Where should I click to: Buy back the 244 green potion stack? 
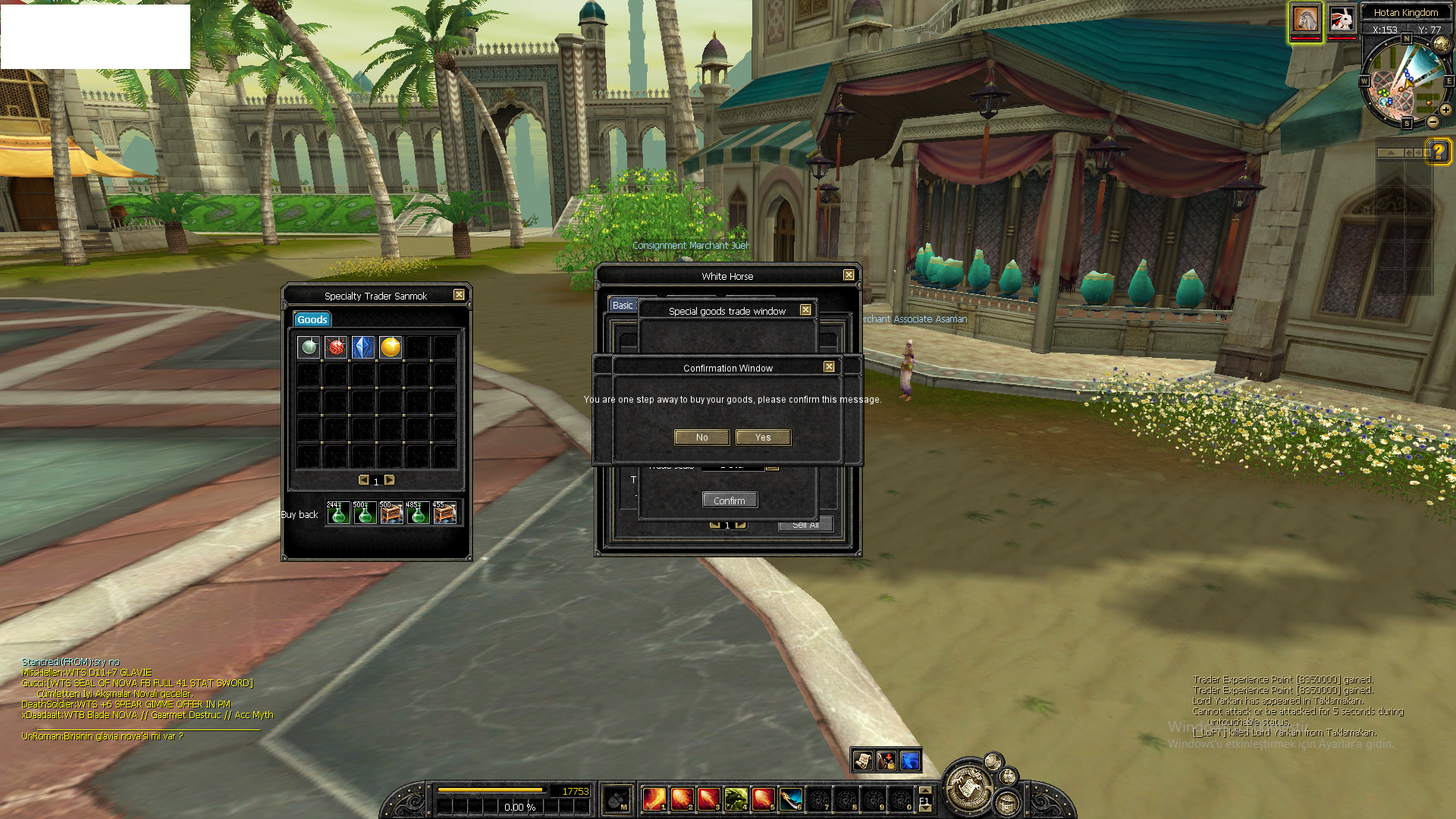click(x=338, y=513)
